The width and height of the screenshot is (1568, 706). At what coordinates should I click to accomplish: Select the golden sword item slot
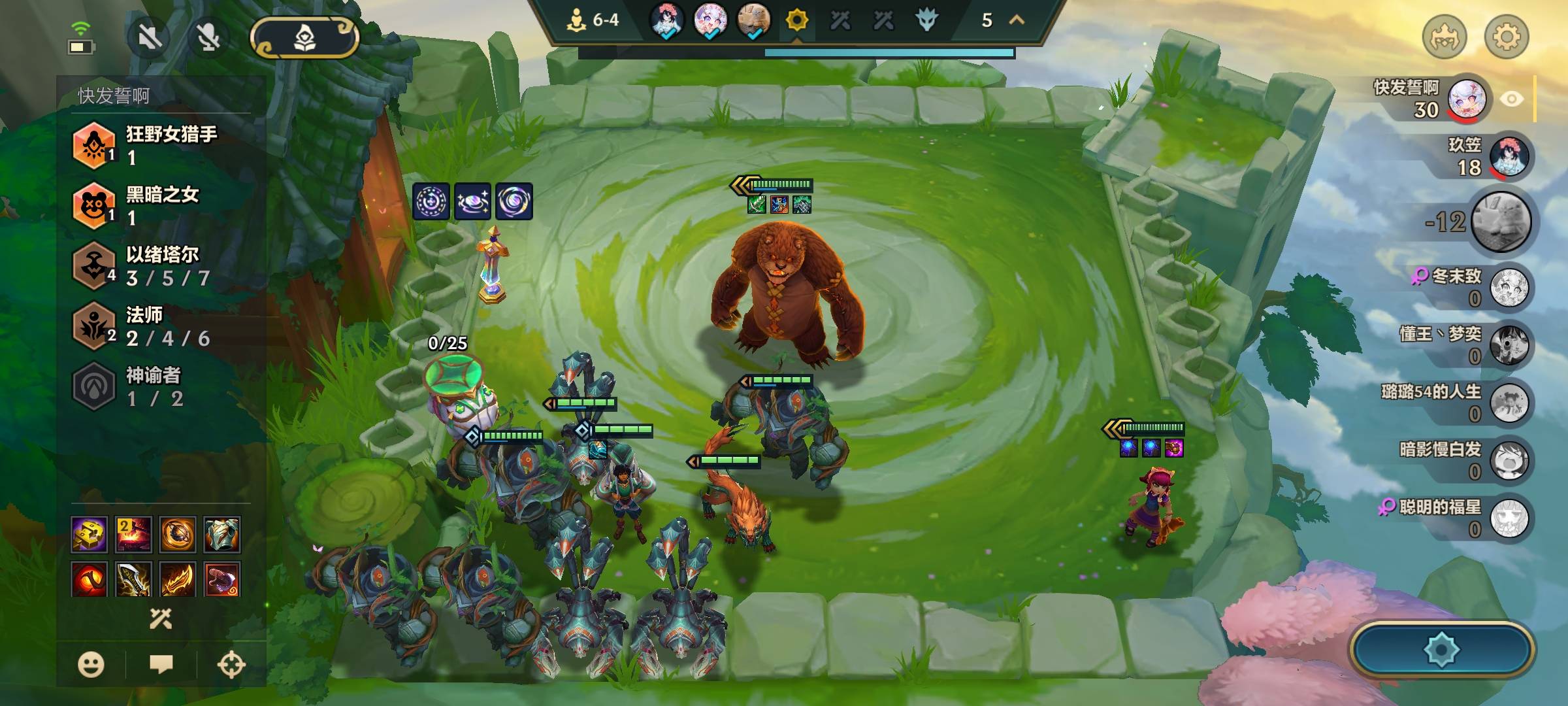pyautogui.click(x=134, y=579)
